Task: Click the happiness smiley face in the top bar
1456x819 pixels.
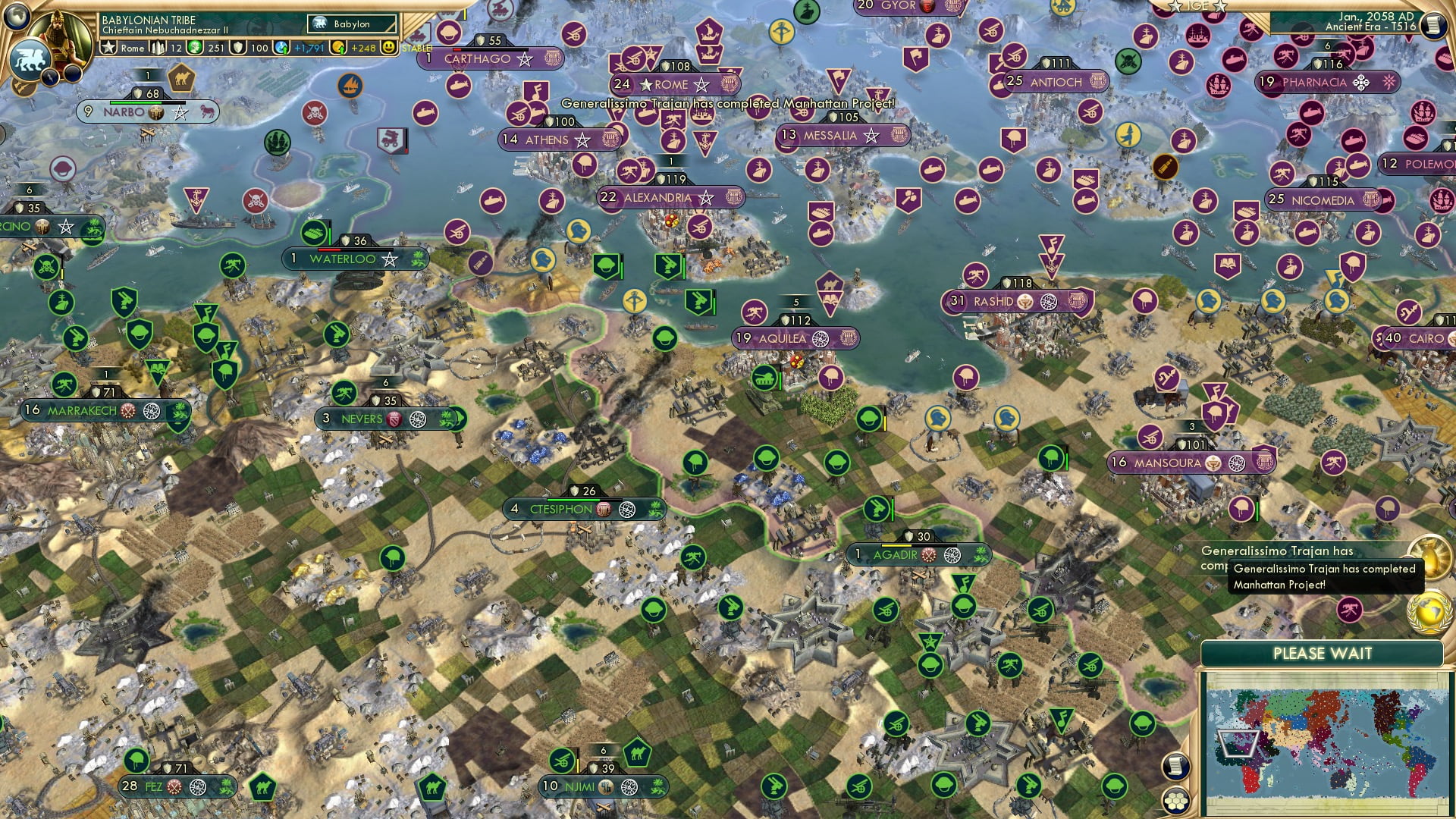Action: click(x=389, y=49)
